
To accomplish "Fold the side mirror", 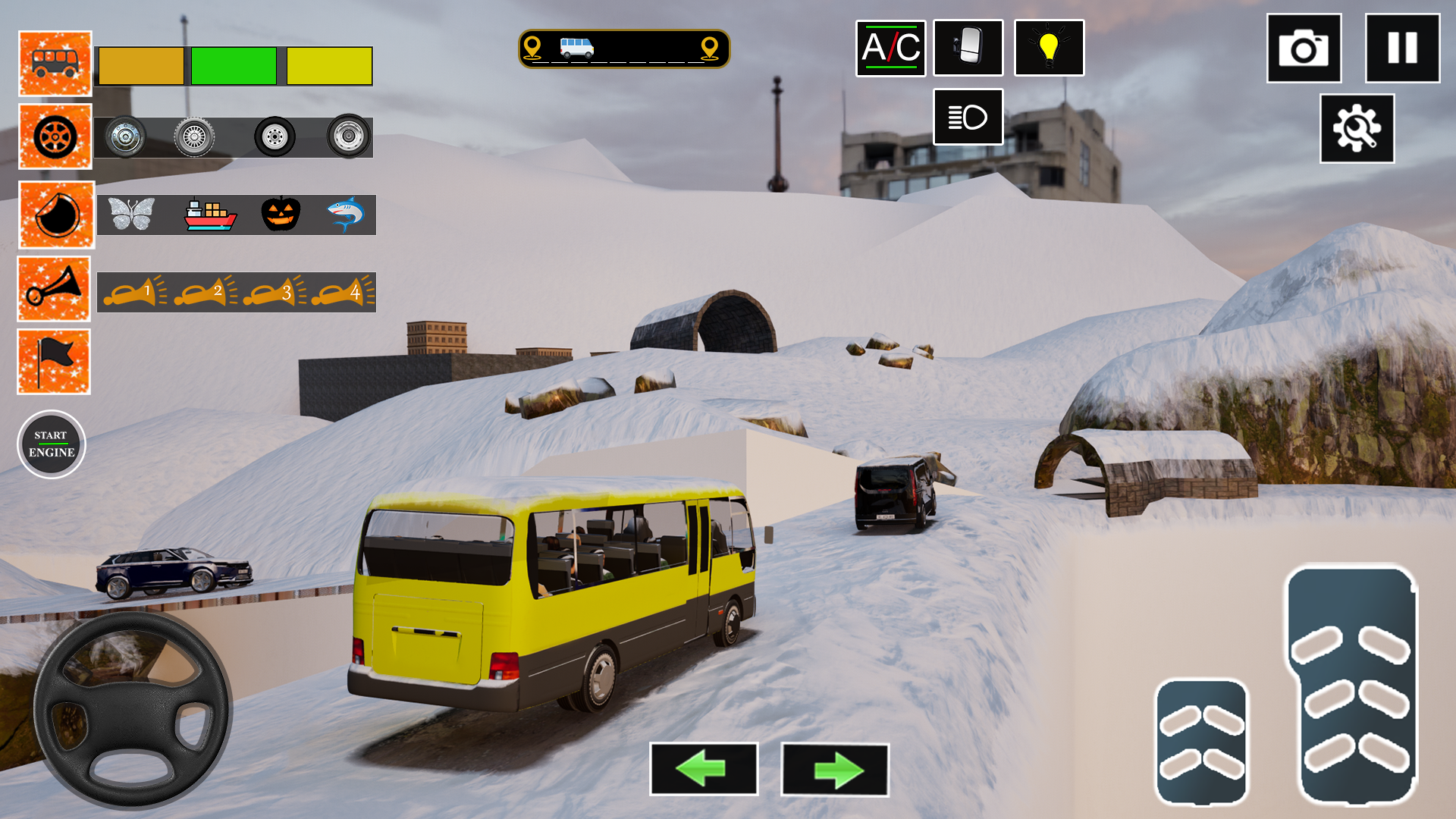I will [x=968, y=49].
